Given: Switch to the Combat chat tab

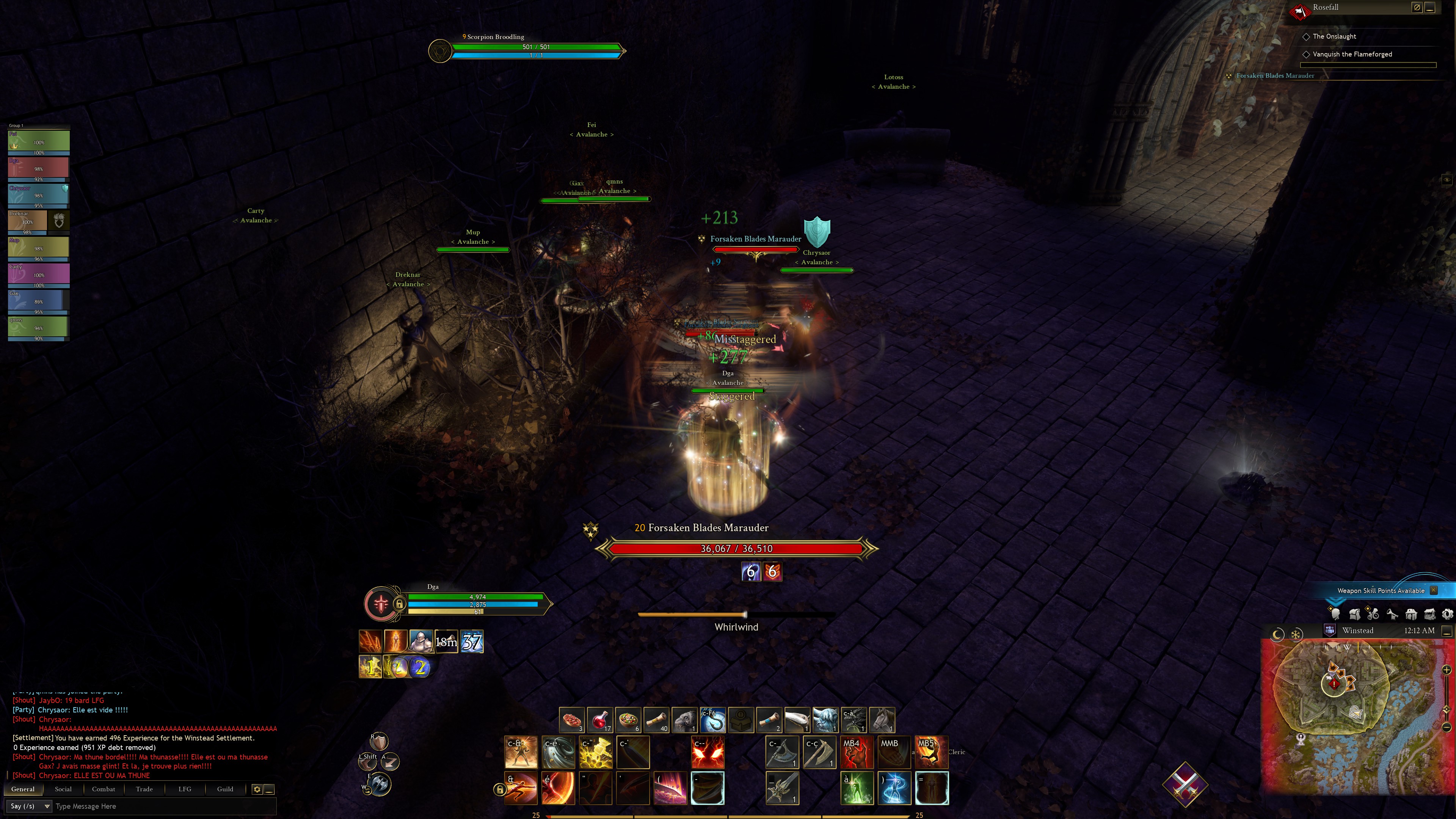Looking at the screenshot, I should tap(104, 789).
